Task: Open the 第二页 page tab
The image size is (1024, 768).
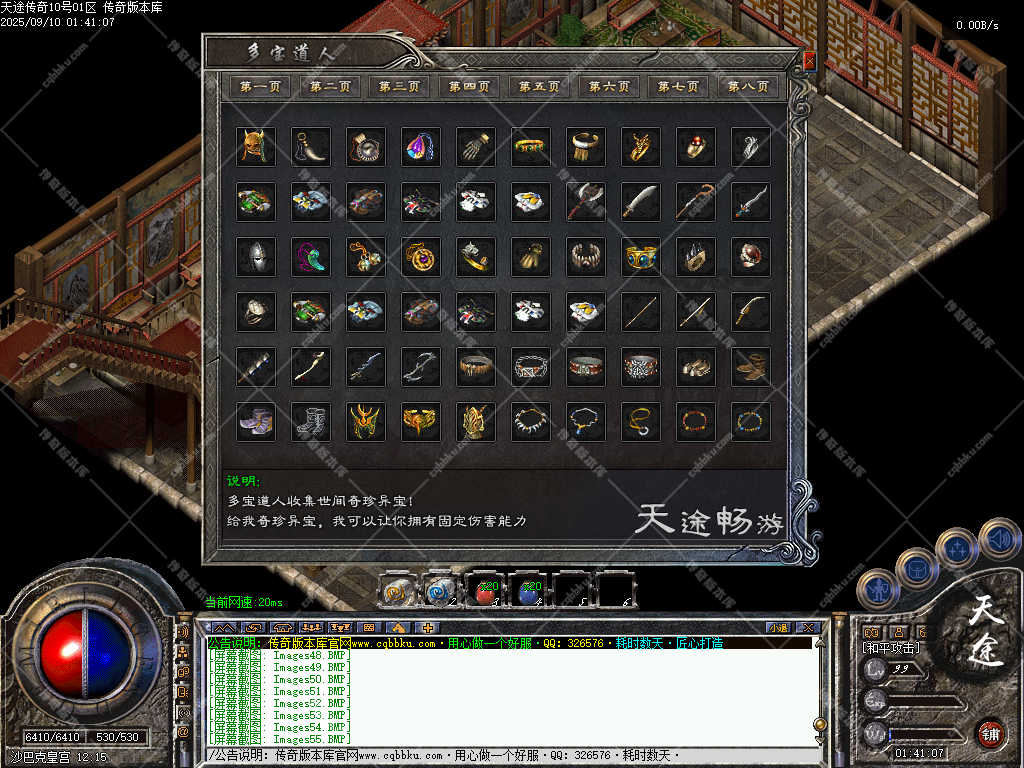Action: (330, 87)
